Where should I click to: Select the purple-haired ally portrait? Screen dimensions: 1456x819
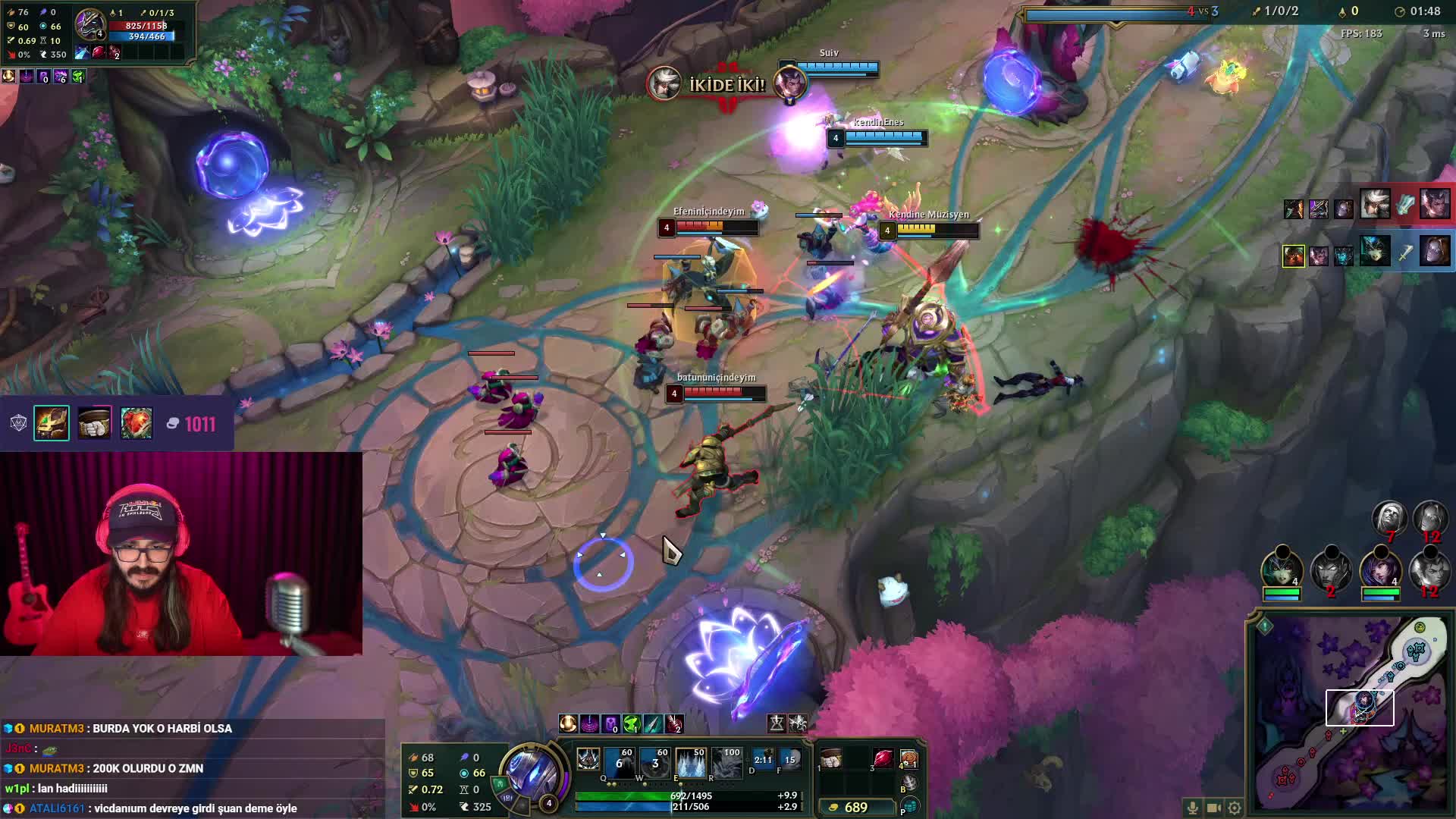pos(1379,569)
